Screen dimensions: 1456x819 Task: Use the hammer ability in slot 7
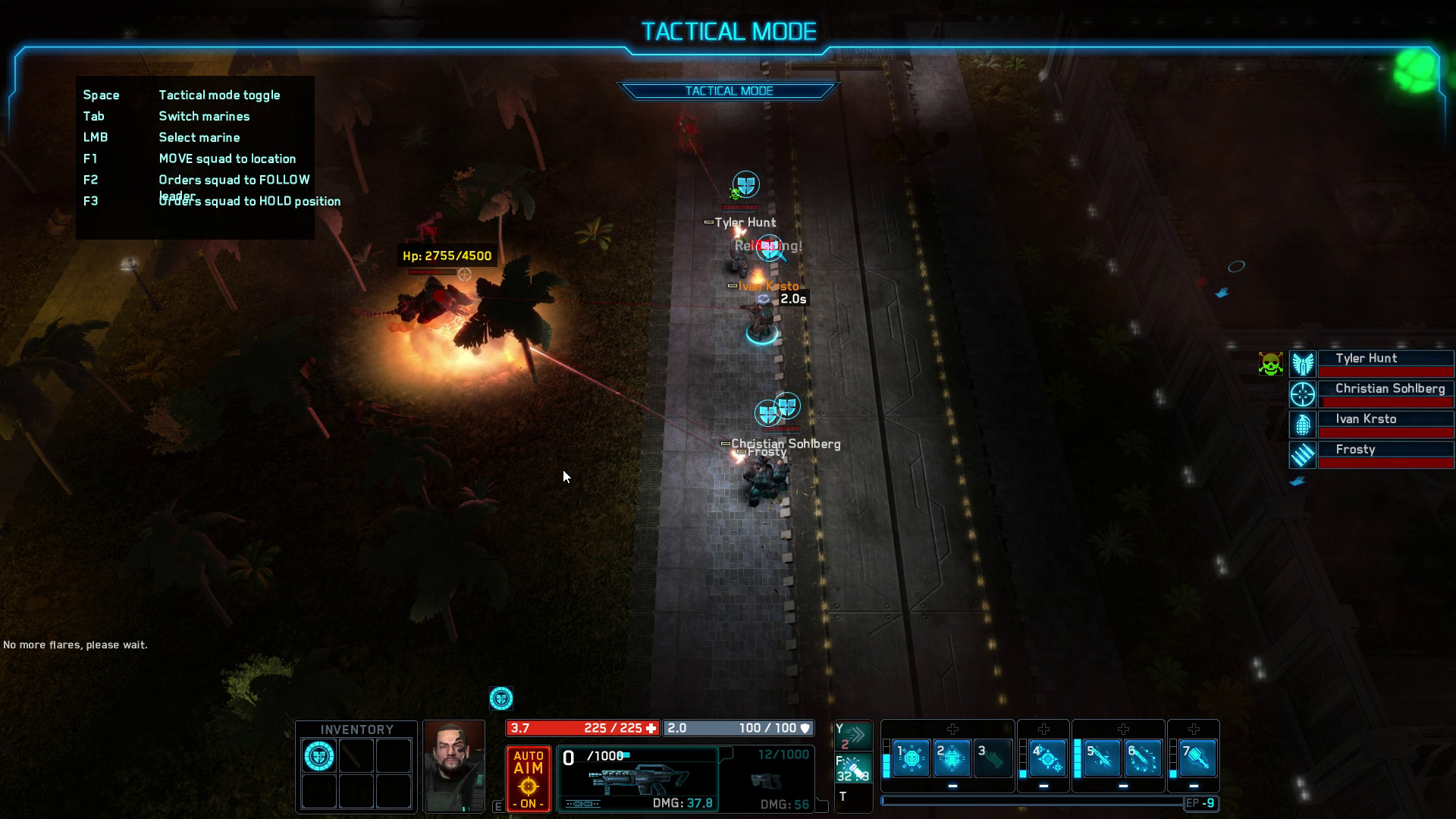[x=1196, y=757]
